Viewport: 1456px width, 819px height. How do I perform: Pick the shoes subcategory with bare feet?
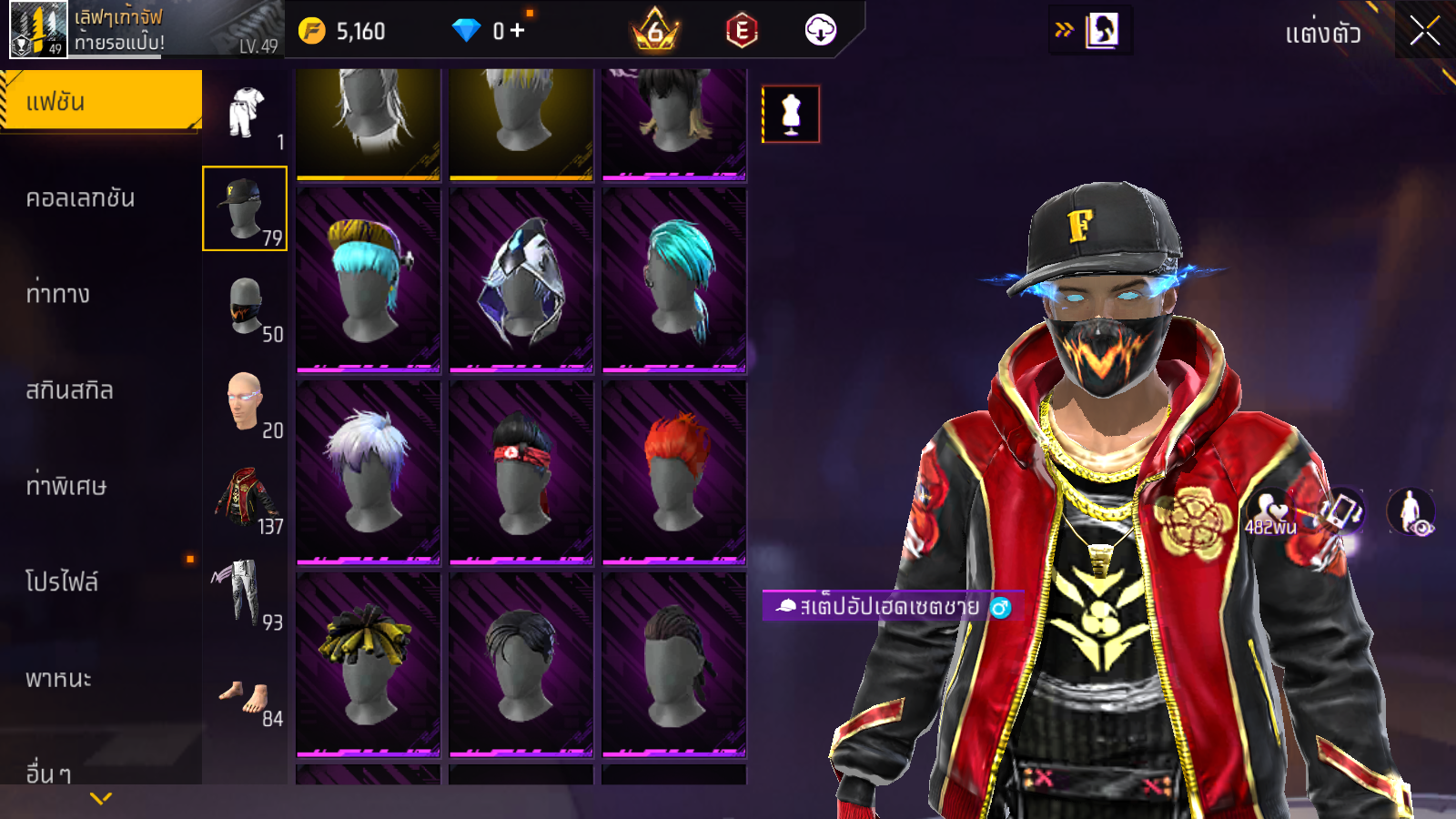[244, 696]
